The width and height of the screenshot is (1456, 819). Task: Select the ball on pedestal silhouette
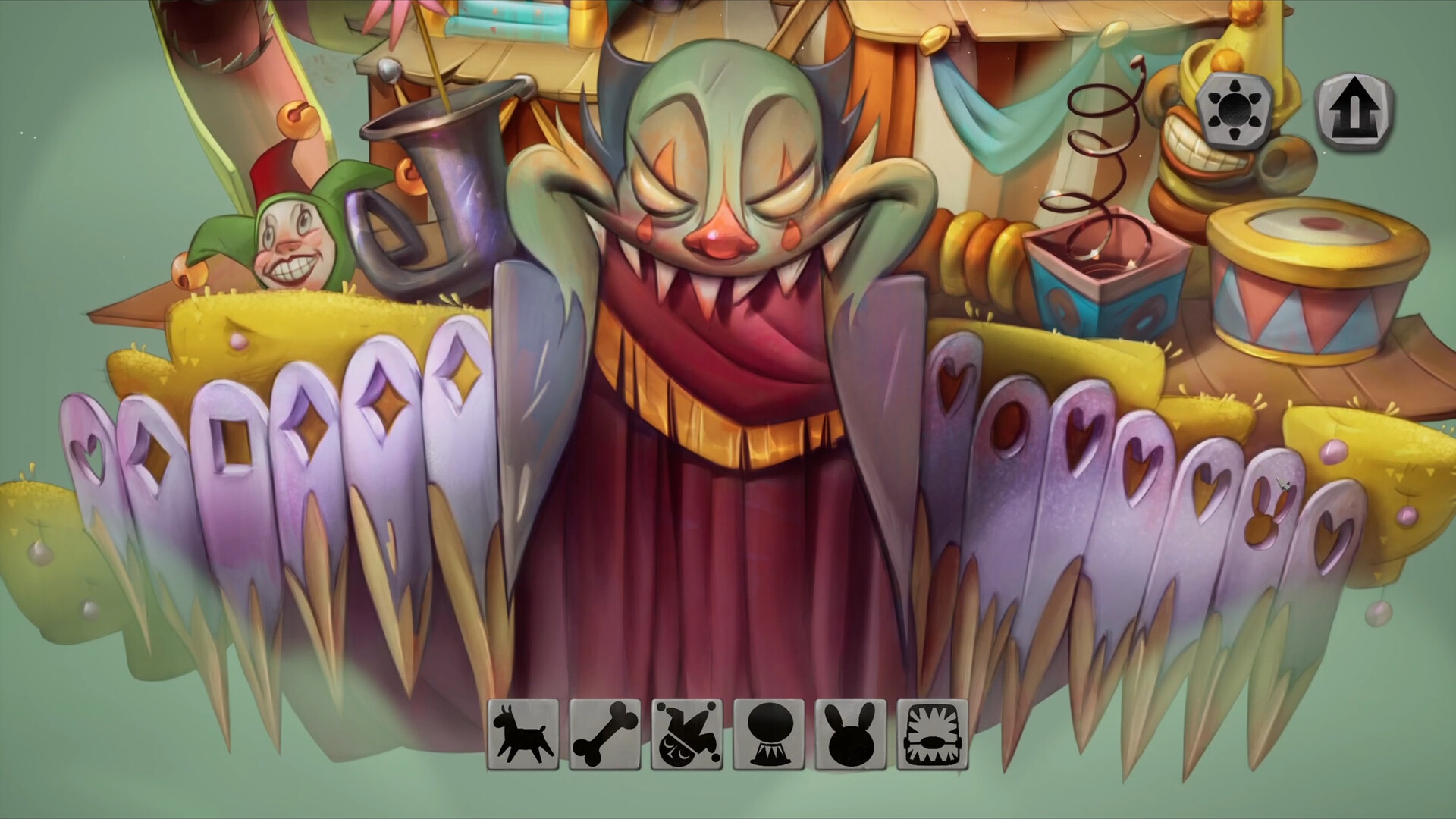pos(769,735)
